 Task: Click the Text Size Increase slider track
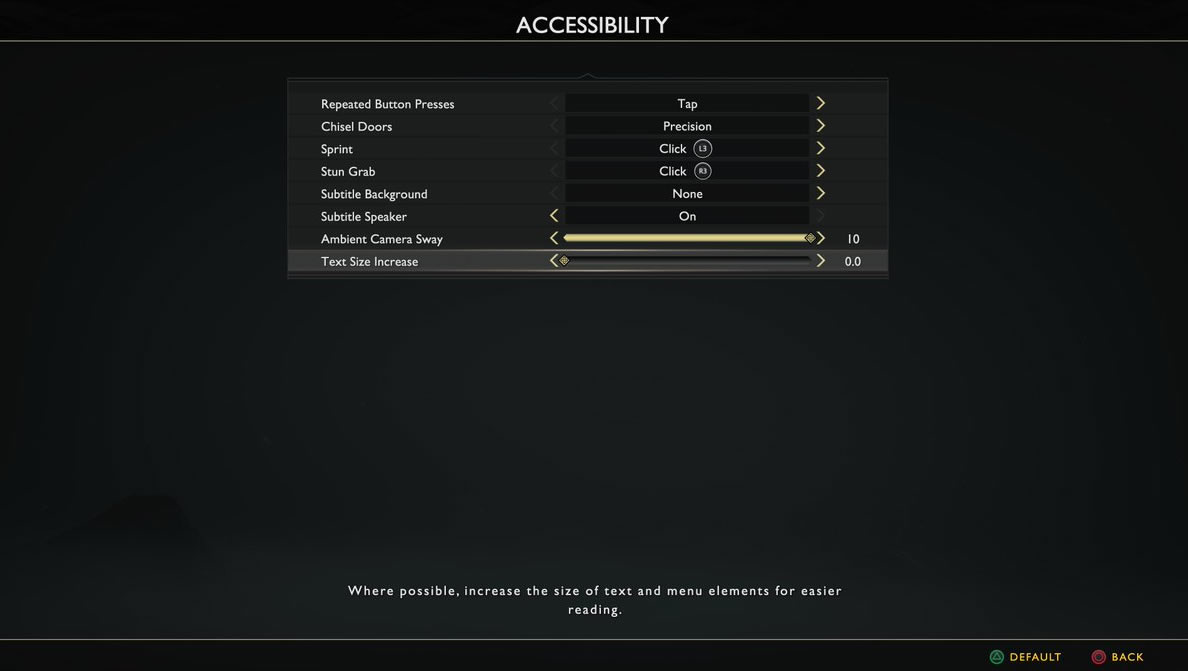(x=687, y=261)
